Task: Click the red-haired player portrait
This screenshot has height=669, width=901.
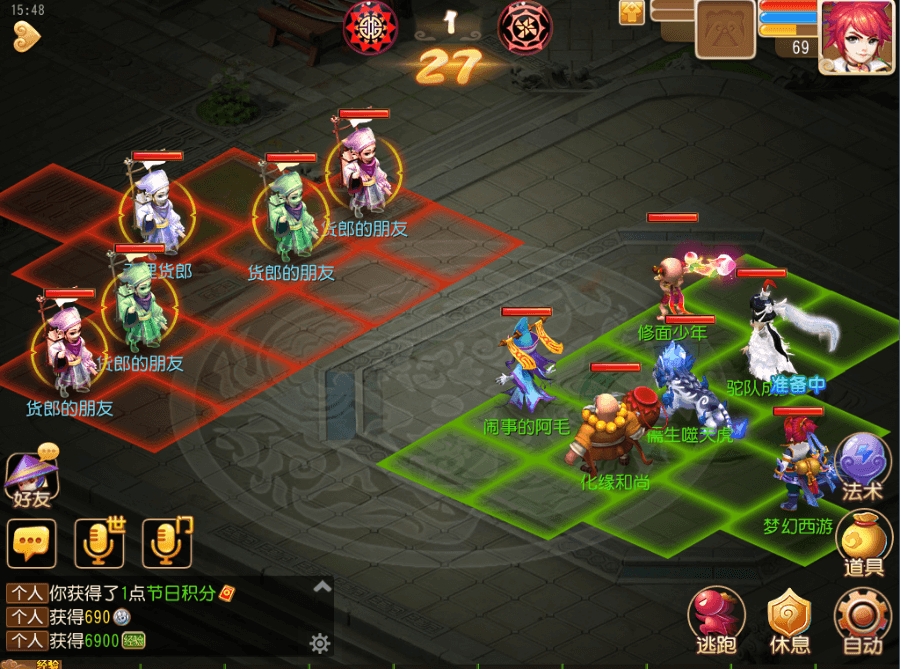Action: (856, 36)
